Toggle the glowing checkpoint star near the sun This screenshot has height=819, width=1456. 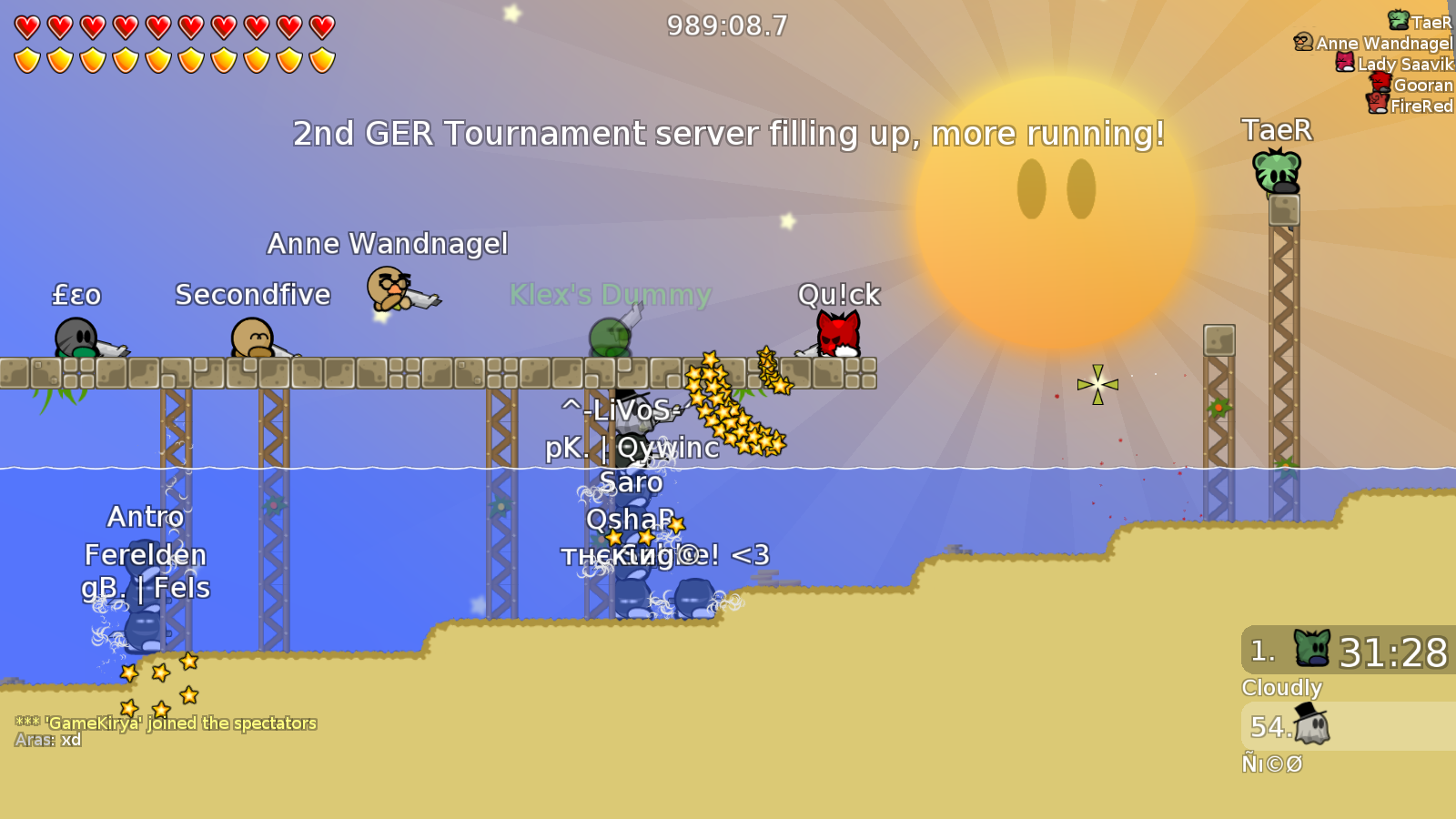pos(1098,385)
